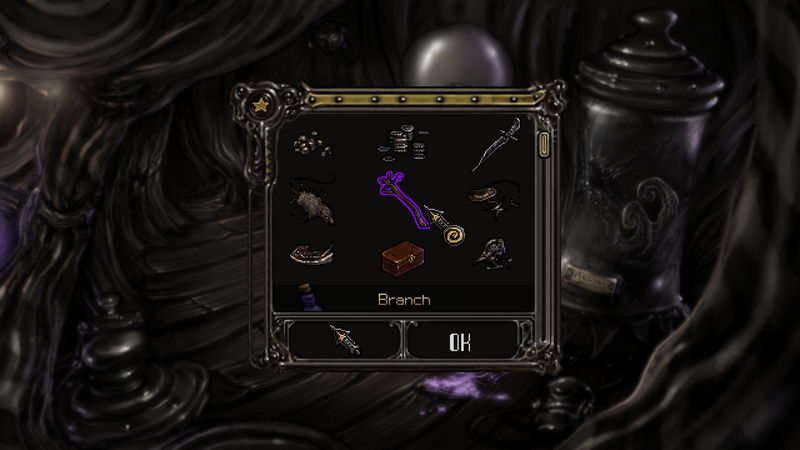
Task: Select the wooden chest item
Action: [x=404, y=258]
